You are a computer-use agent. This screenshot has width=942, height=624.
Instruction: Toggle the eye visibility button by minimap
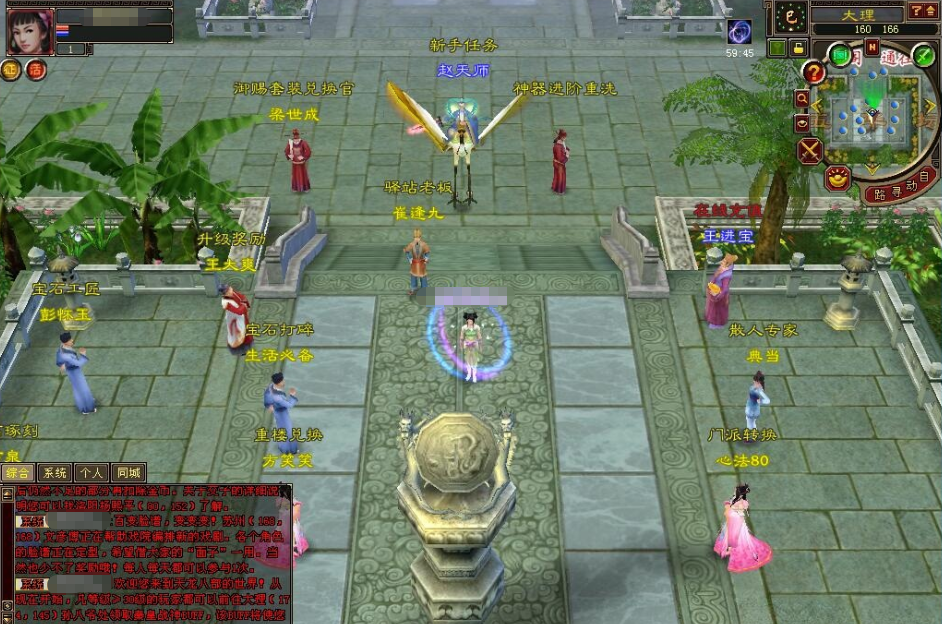tap(802, 122)
